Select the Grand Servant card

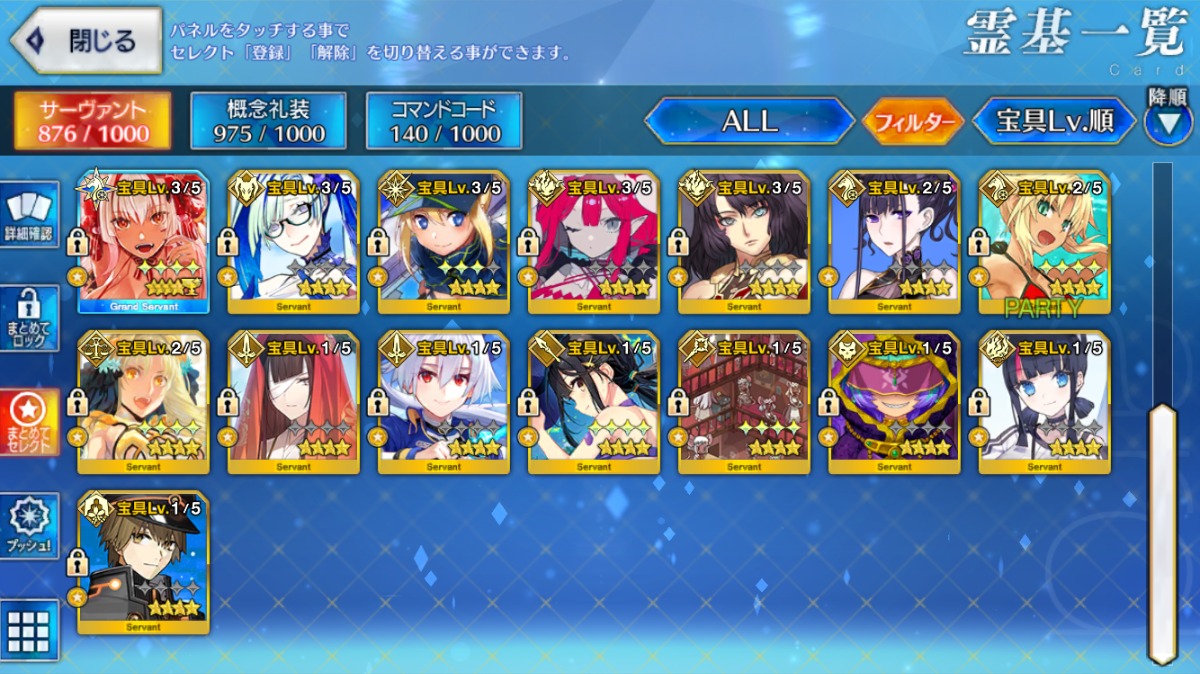click(143, 242)
